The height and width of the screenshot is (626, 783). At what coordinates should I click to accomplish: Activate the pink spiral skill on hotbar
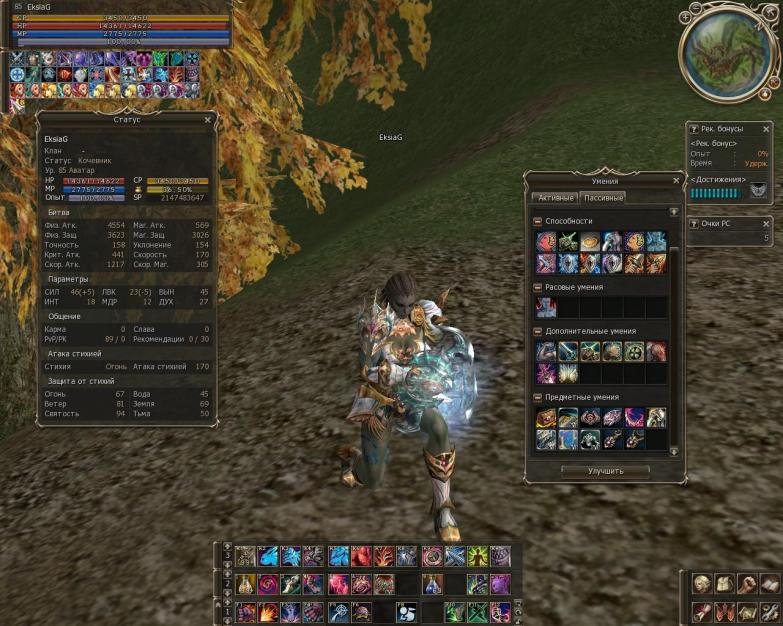267,583
